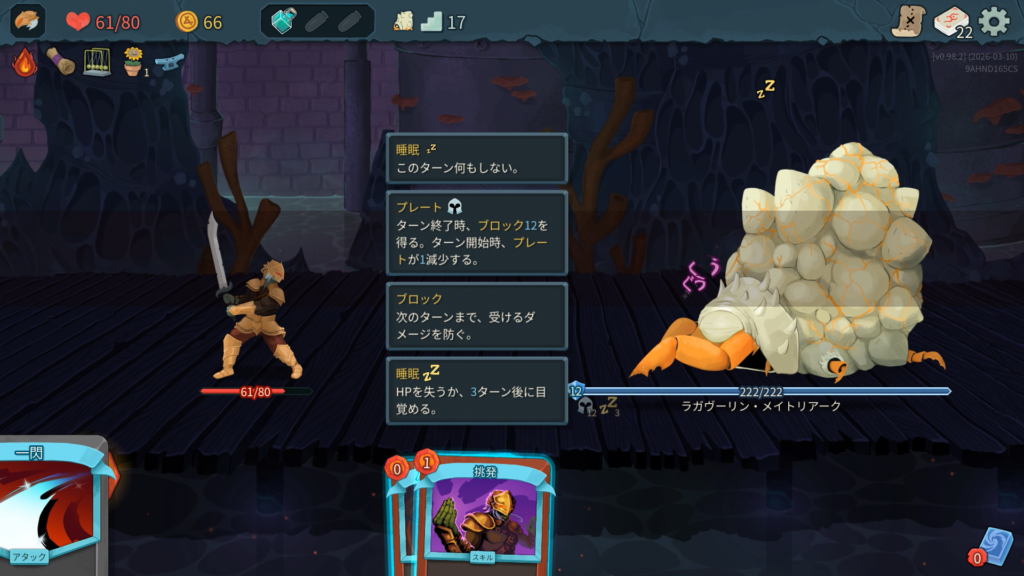The height and width of the screenshot is (576, 1024).
Task: Click the boss icon beside the floor counter
Action: point(403,22)
